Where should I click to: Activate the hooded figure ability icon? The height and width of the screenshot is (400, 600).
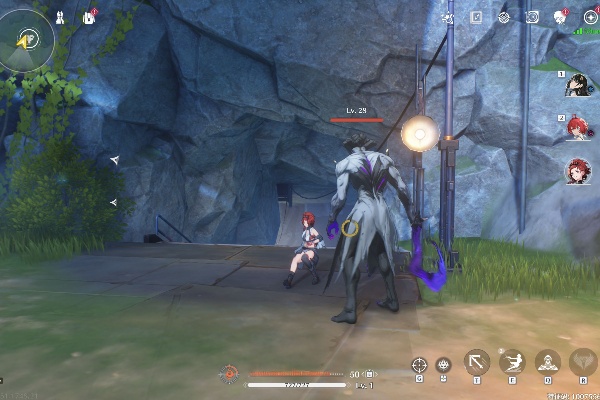pos(547,362)
